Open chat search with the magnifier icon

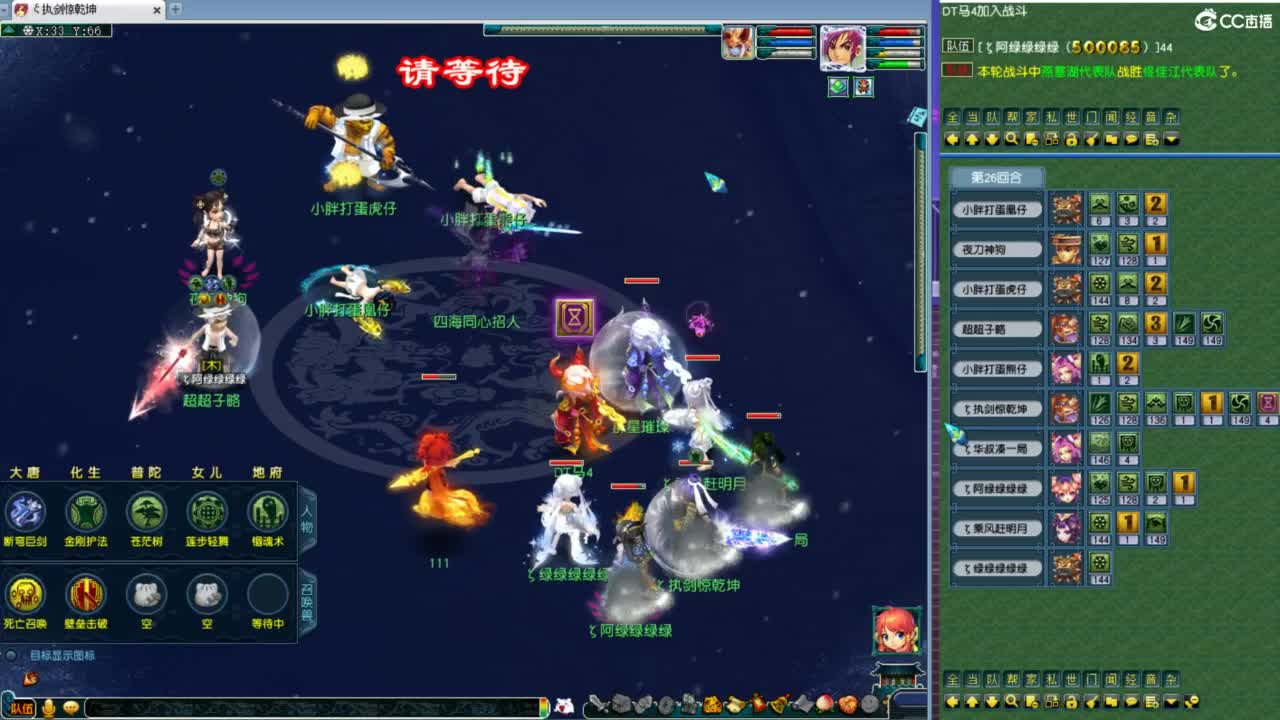tap(1012, 140)
